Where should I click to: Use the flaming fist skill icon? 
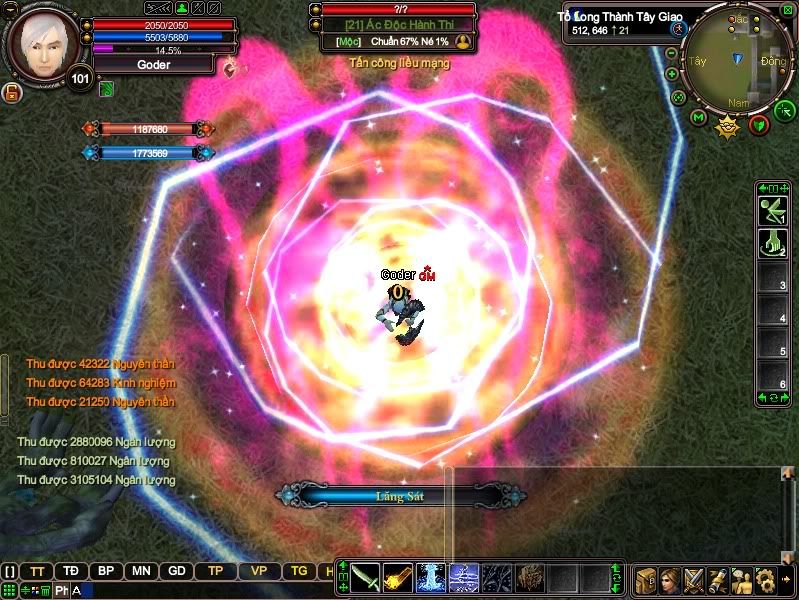pyautogui.click(x=397, y=577)
